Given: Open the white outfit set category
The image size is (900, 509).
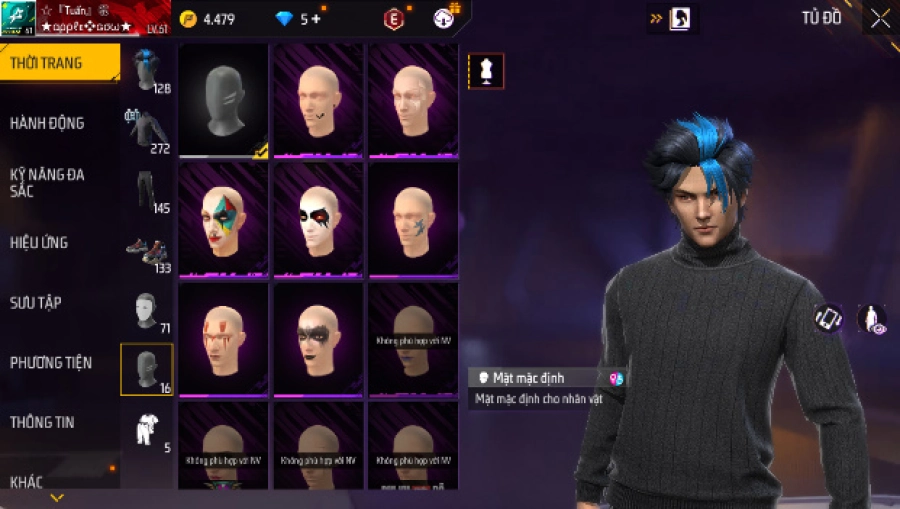Looking at the screenshot, I should point(147,428).
